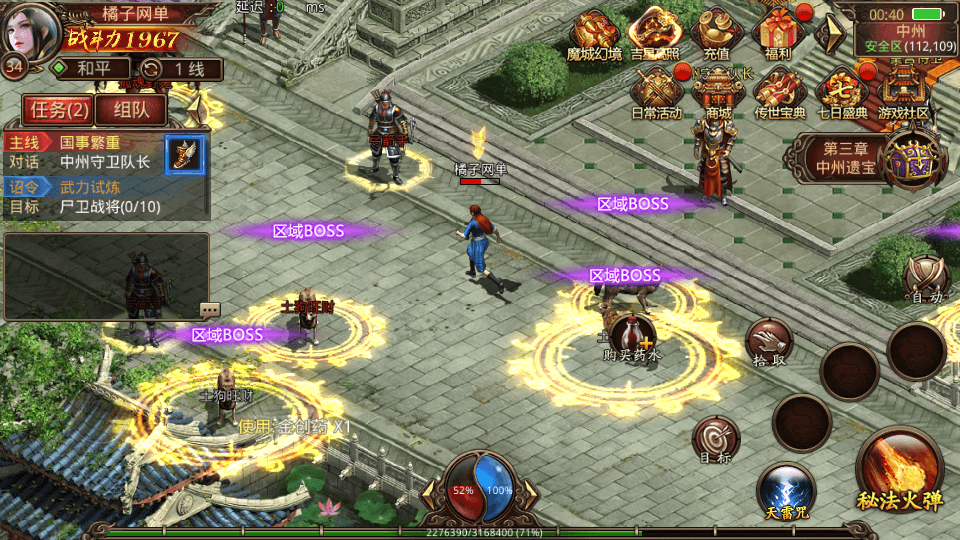
Task: Tap the winged boots quest teleport icon
Action: (184, 154)
